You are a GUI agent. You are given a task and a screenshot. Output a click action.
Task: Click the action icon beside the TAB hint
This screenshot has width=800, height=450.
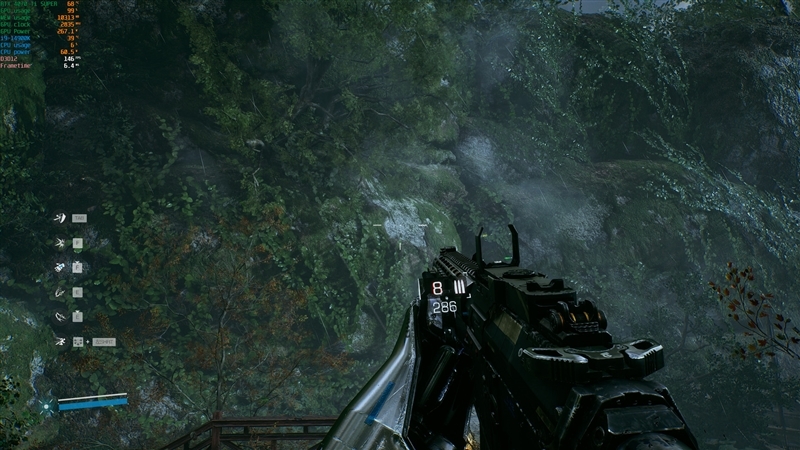tap(60, 217)
